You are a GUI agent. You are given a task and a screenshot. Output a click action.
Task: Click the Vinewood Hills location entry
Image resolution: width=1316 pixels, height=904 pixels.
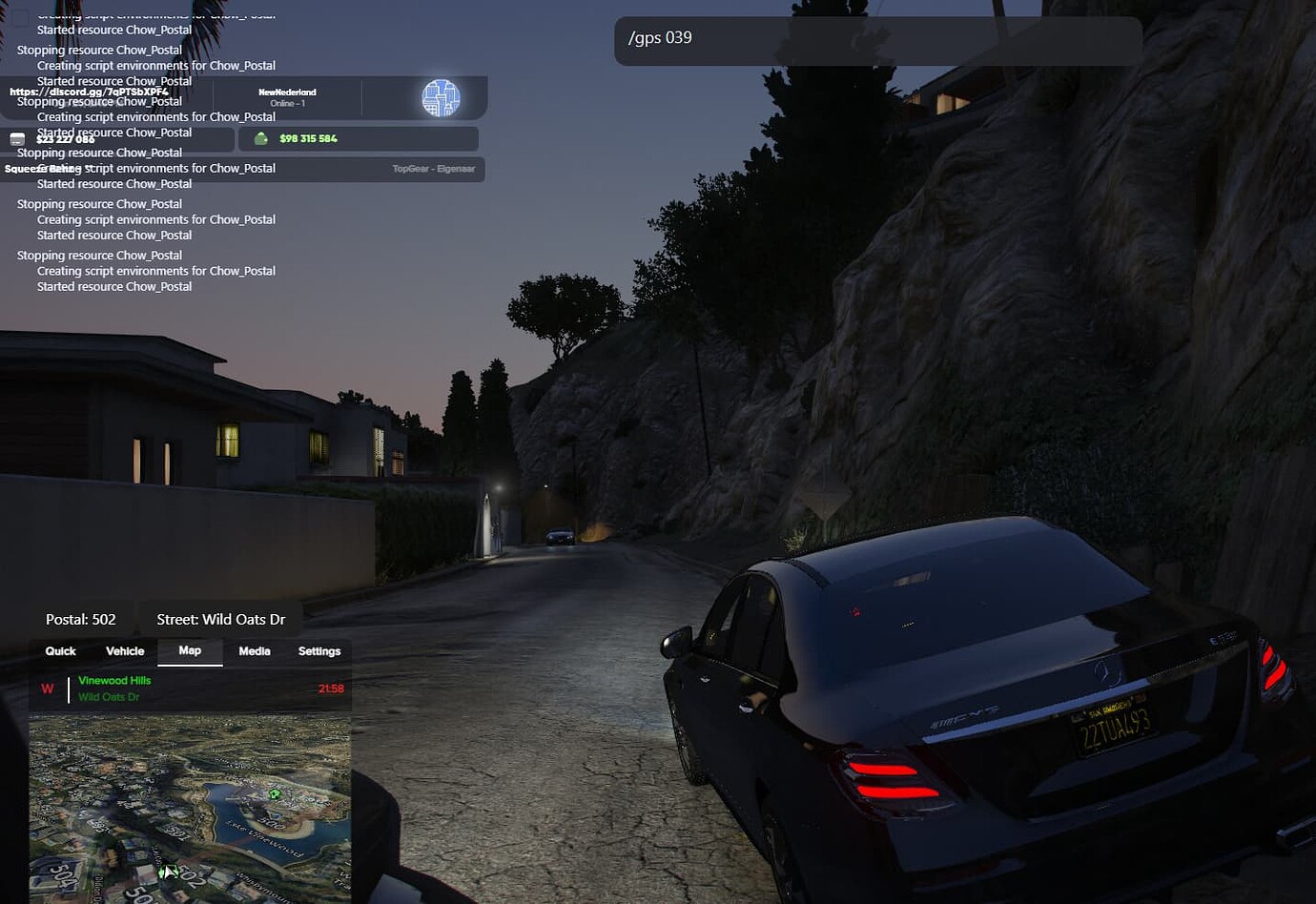pos(113,680)
